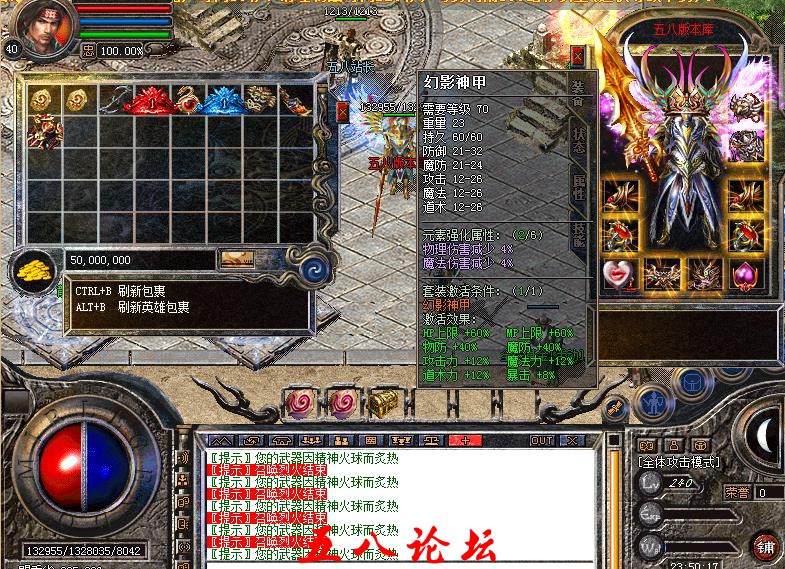This screenshot has height=569, width=785.
Task: Open the 状态 (status) tab
Action: (580, 141)
